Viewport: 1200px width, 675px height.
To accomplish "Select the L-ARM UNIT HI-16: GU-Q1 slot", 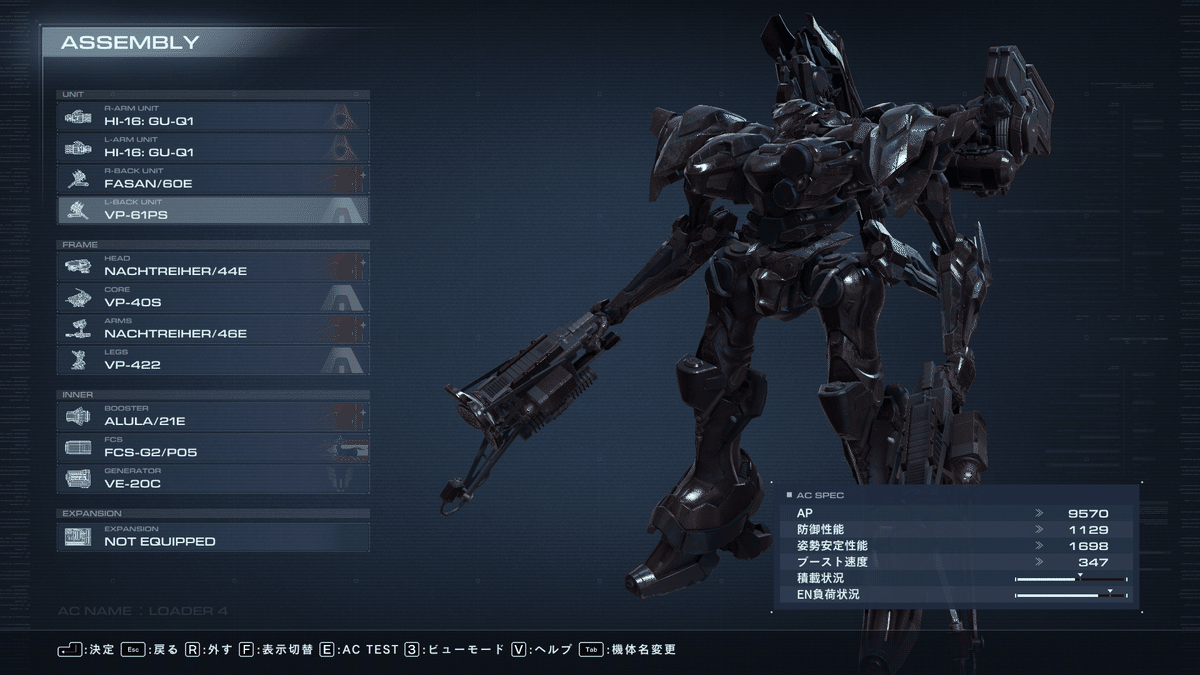I will (x=213, y=147).
